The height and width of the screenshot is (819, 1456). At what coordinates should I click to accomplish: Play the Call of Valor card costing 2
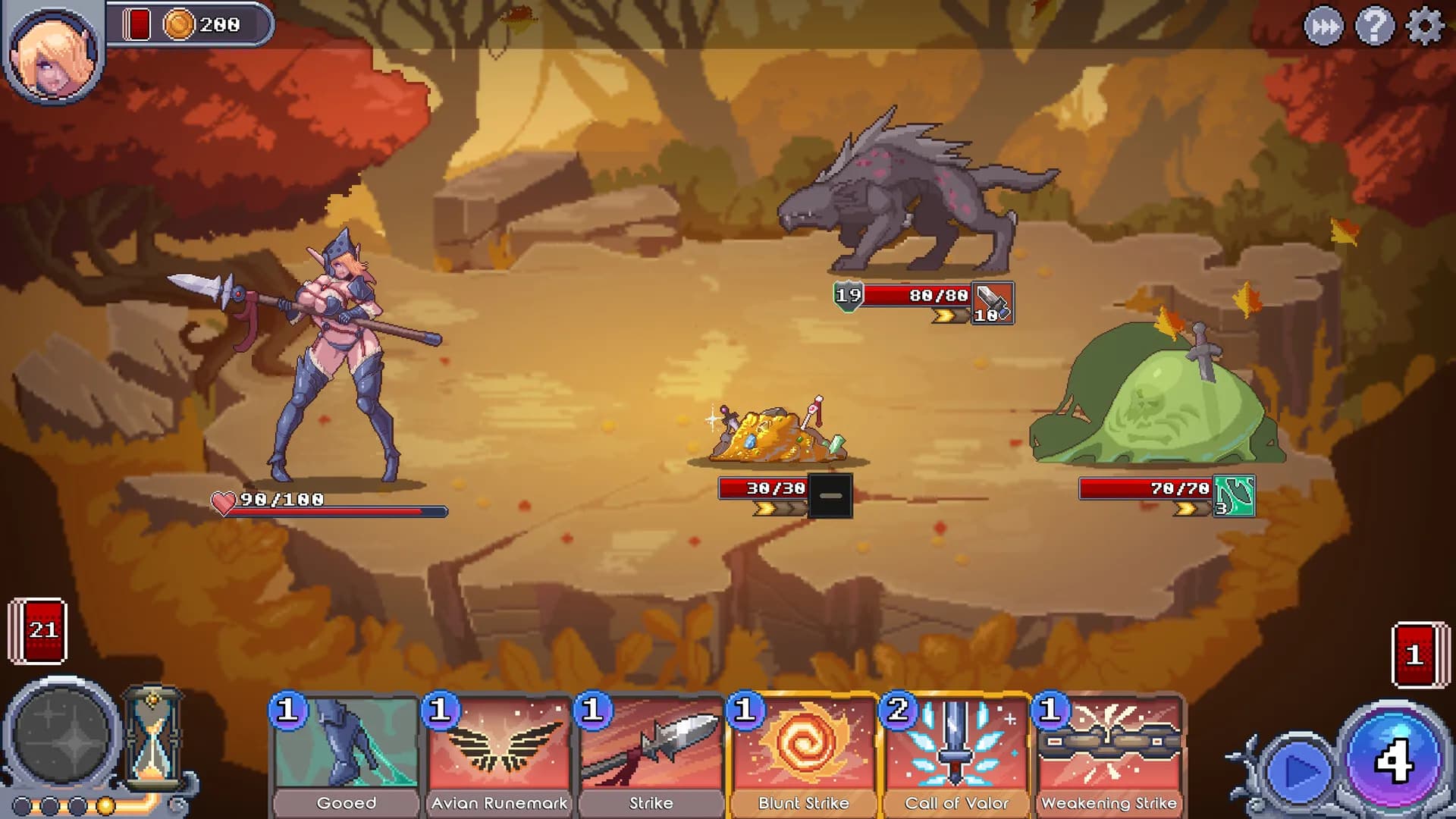(955, 751)
